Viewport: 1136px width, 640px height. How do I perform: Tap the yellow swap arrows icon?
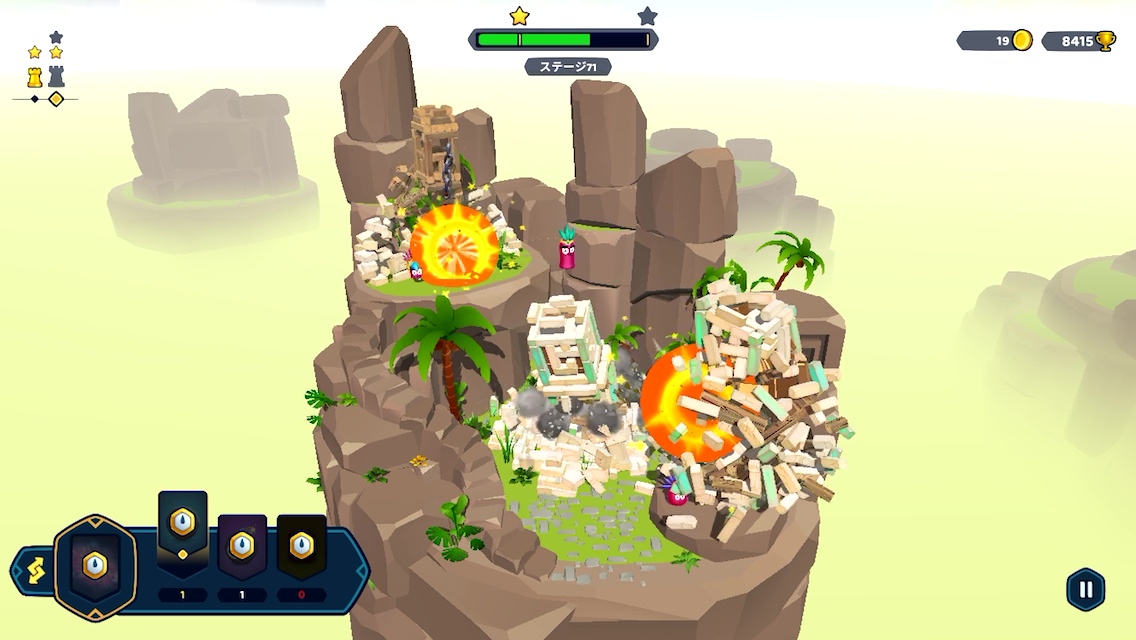click(x=31, y=574)
